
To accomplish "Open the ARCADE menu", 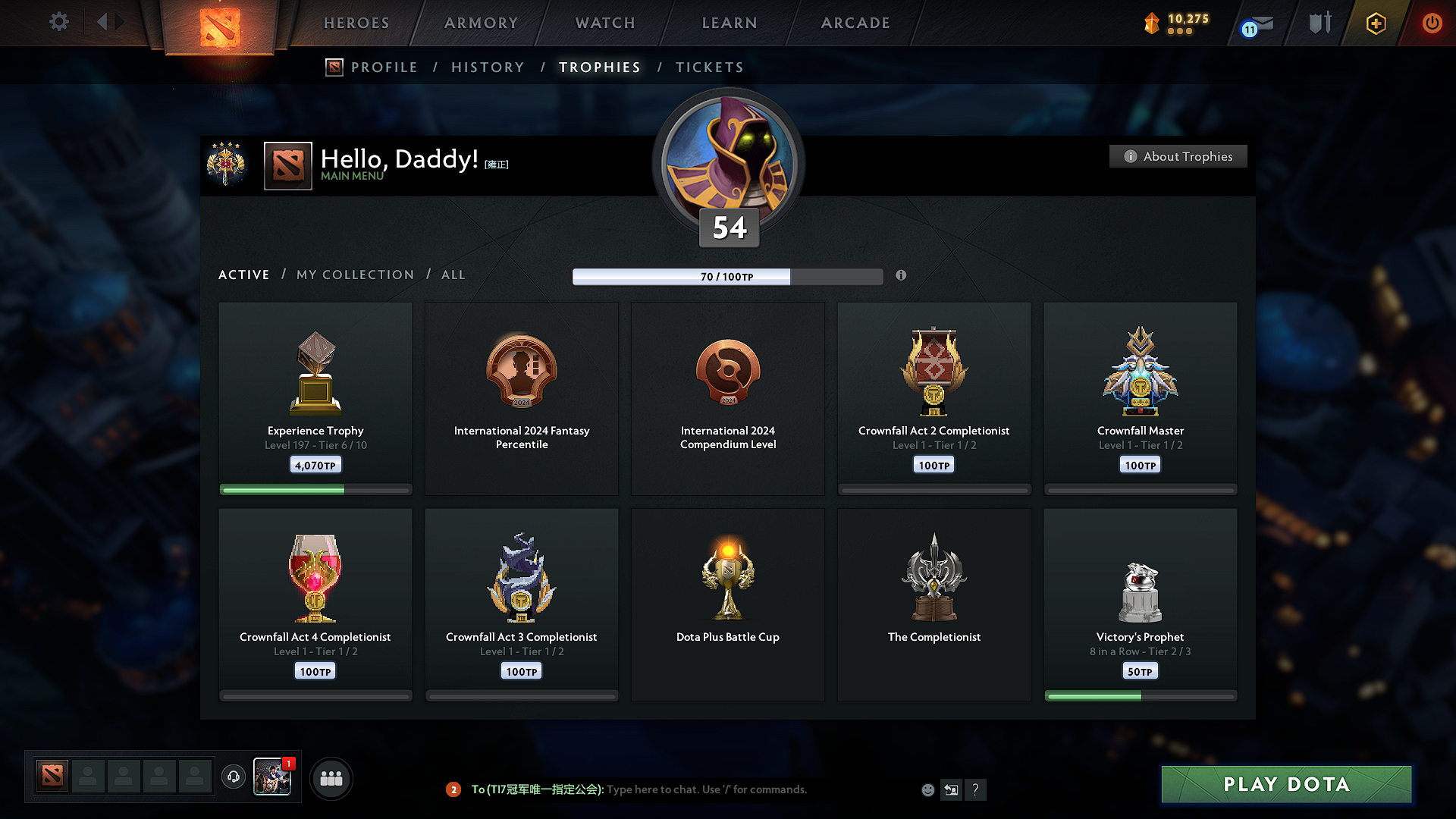I will [855, 23].
